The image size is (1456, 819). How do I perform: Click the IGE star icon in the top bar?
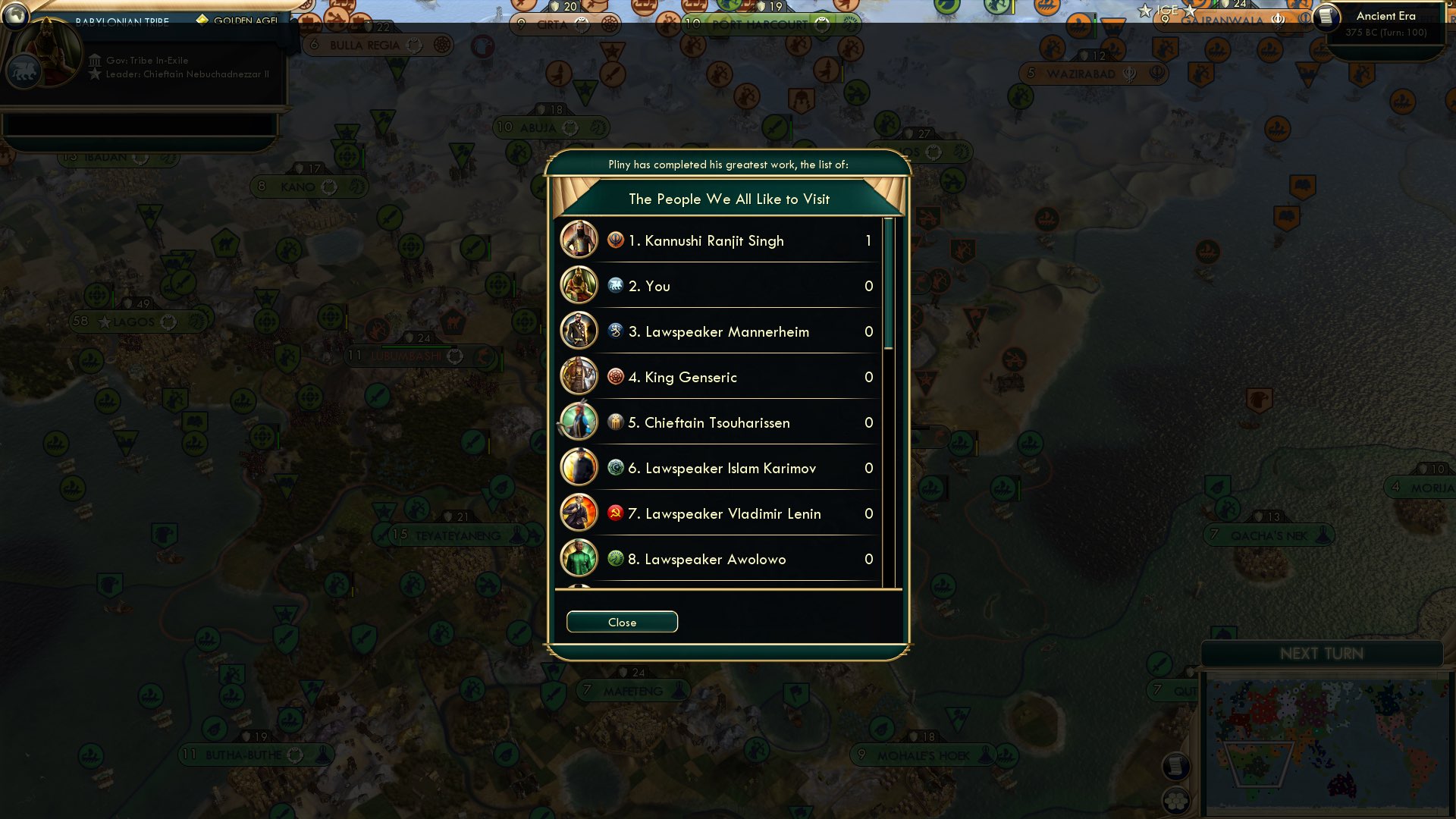pos(1145,11)
